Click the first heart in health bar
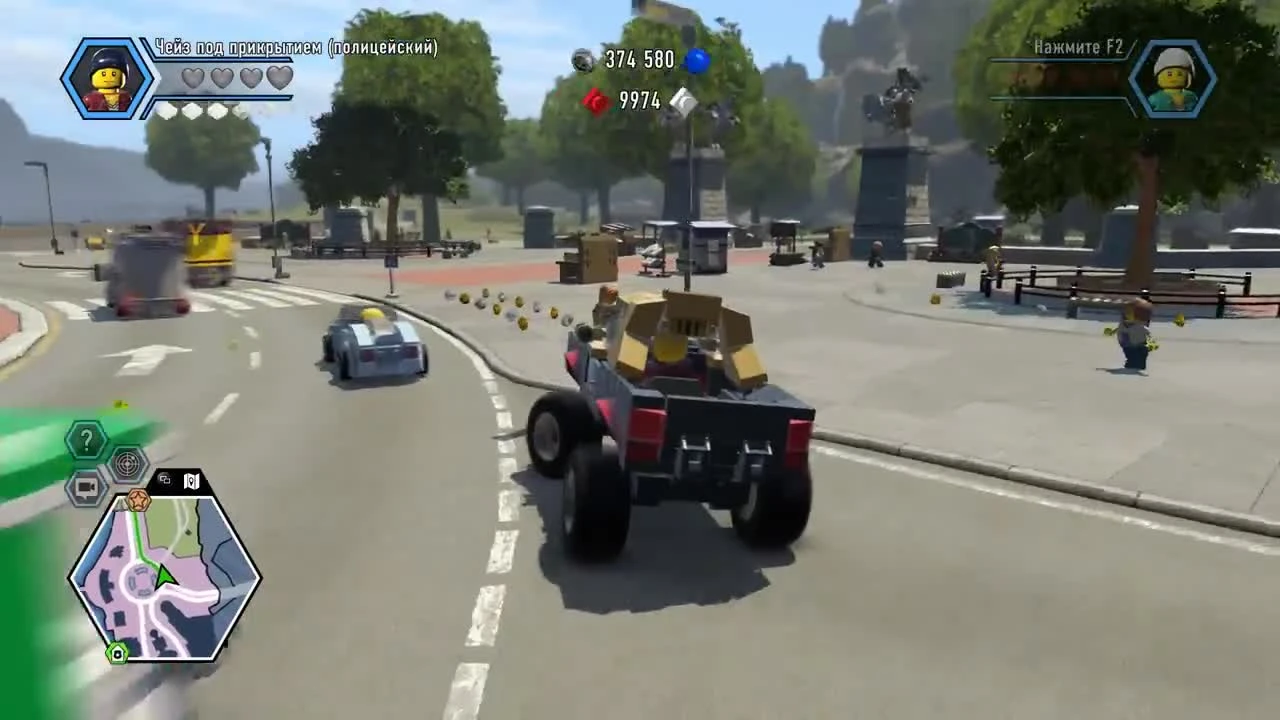 pyautogui.click(x=192, y=78)
